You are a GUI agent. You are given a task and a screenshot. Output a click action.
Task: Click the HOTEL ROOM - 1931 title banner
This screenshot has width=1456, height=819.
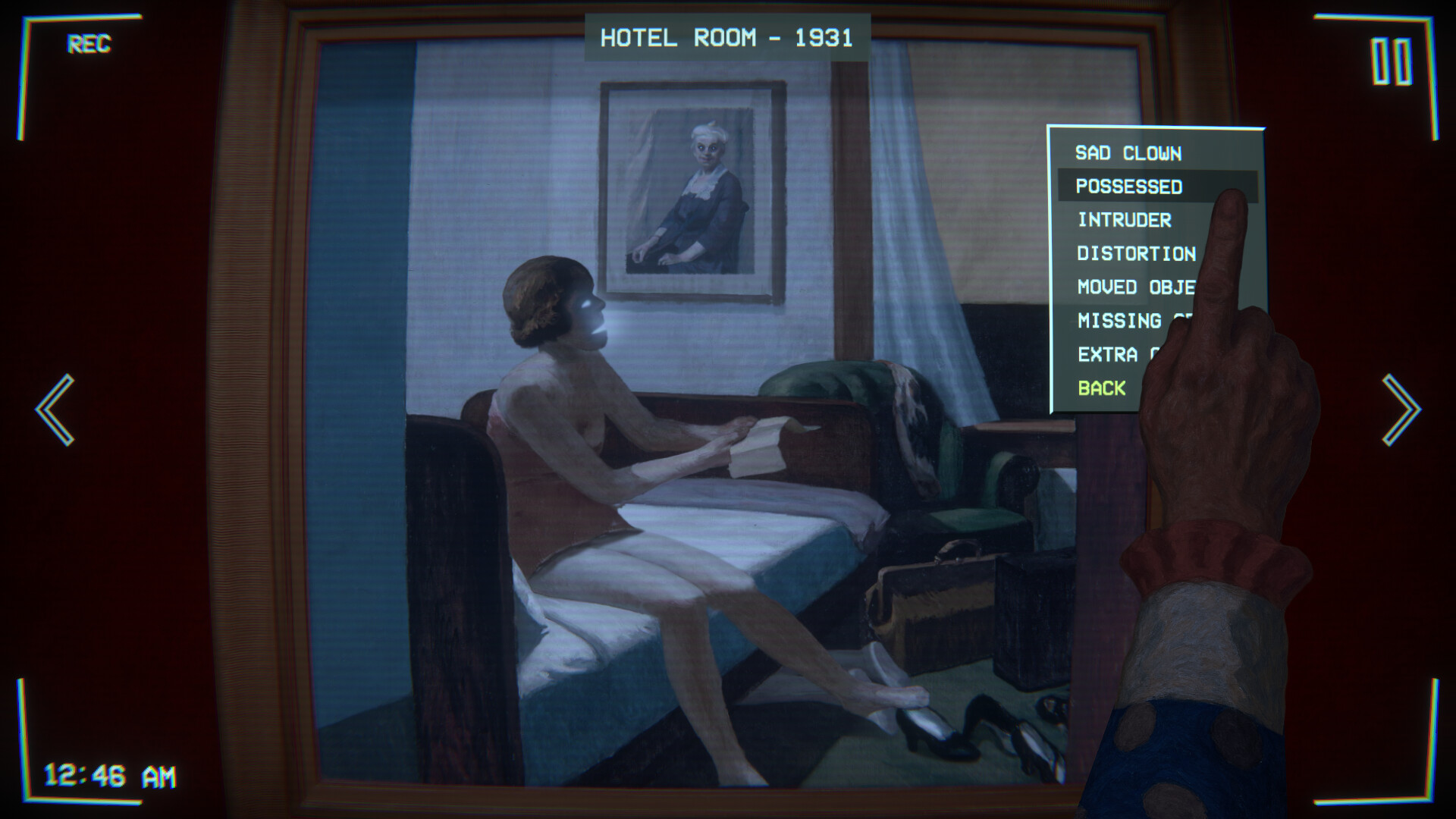[x=726, y=36]
